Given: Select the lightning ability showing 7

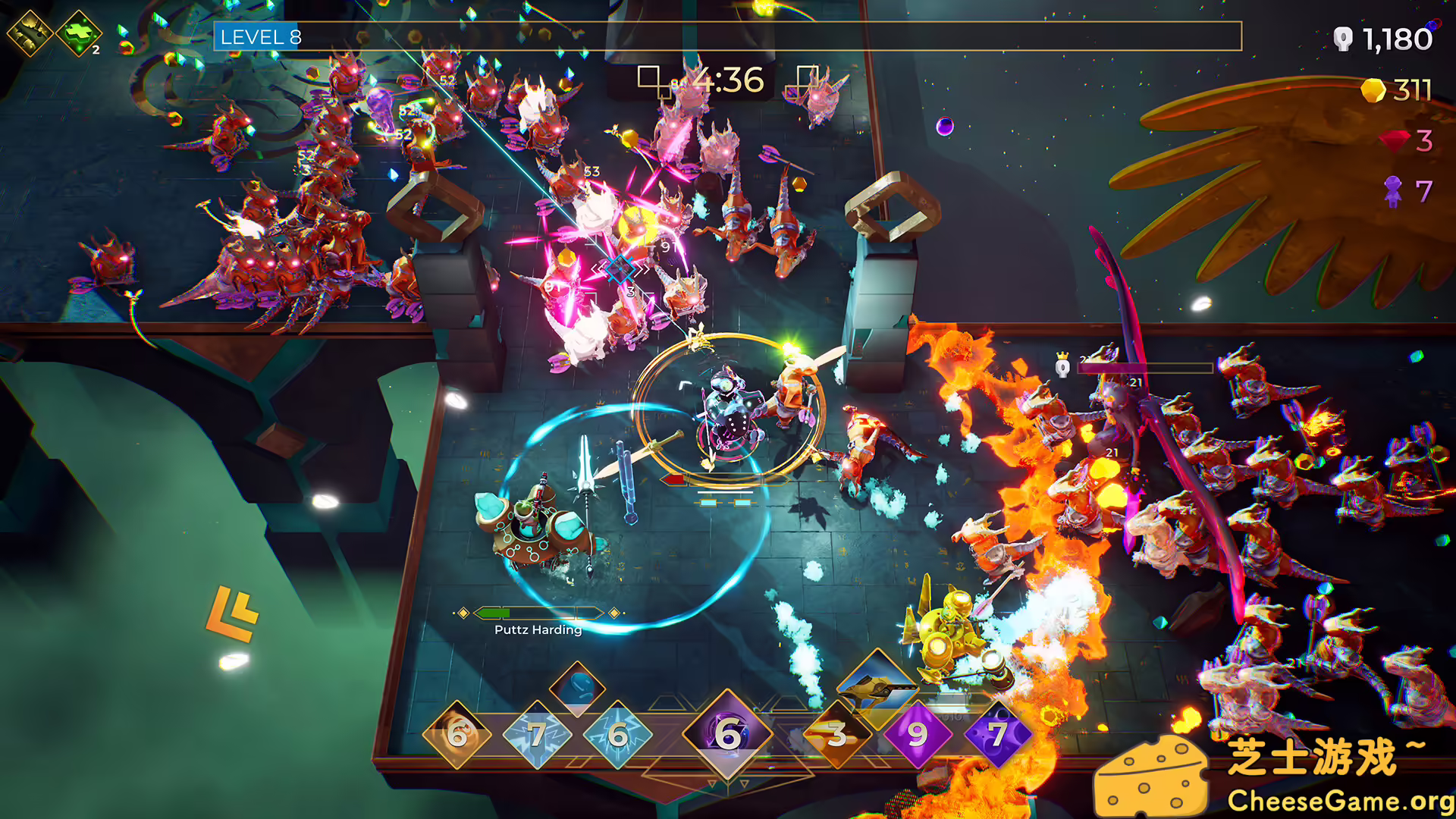Looking at the screenshot, I should point(537,734).
